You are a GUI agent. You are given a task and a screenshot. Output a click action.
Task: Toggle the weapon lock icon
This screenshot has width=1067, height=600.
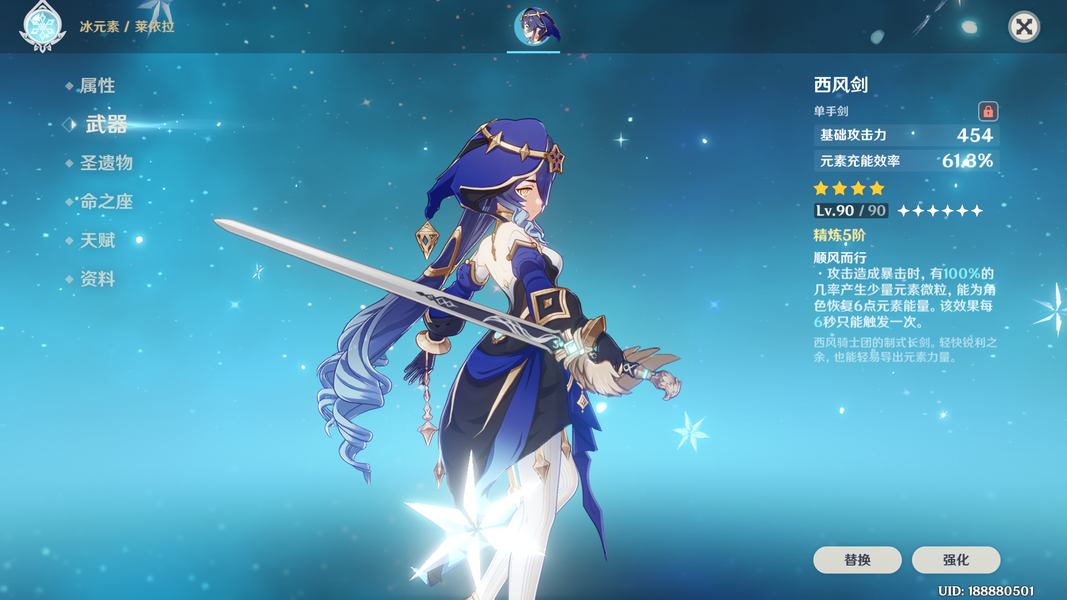click(987, 111)
